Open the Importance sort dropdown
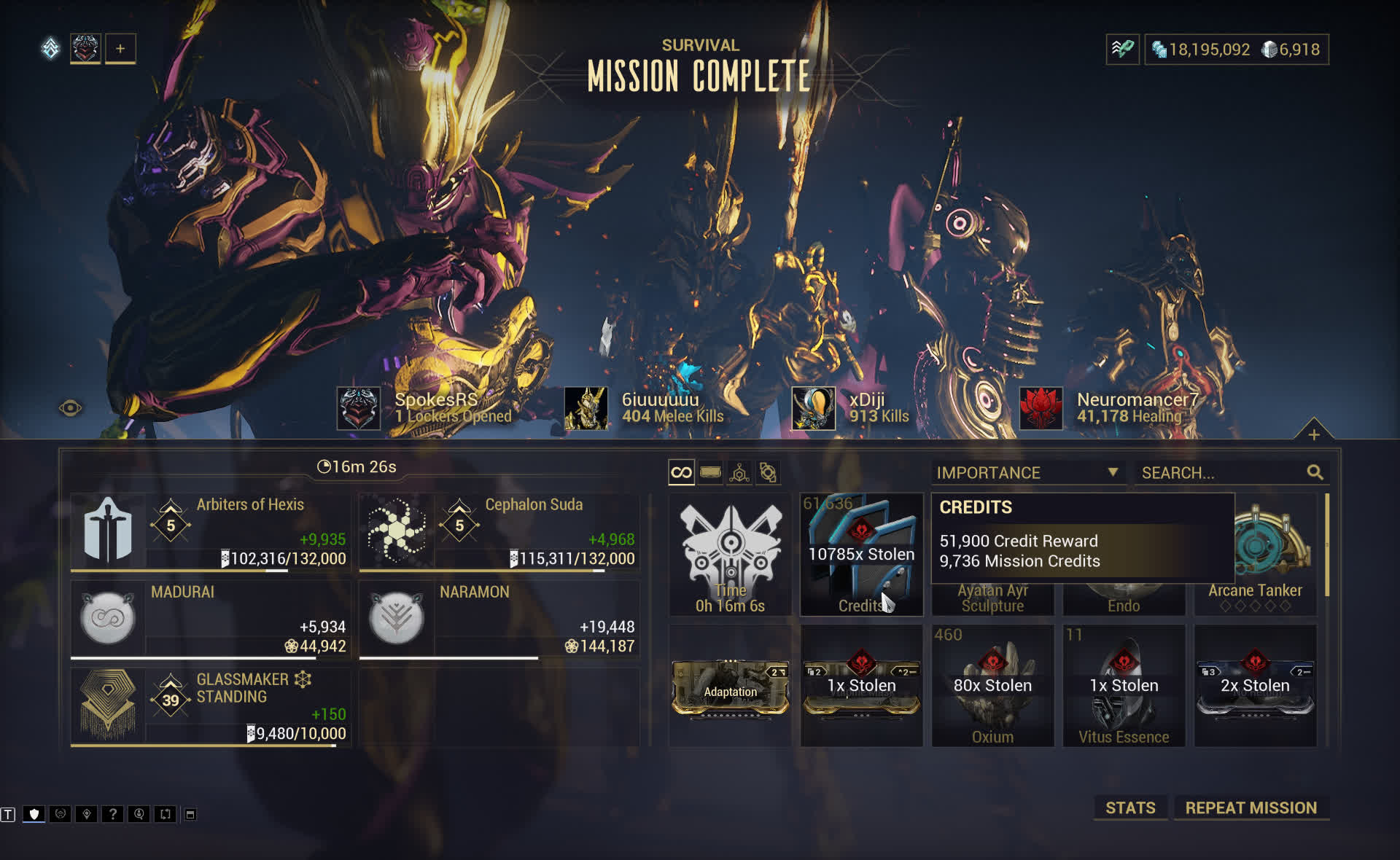The height and width of the screenshot is (860, 1400). pos(1027,472)
